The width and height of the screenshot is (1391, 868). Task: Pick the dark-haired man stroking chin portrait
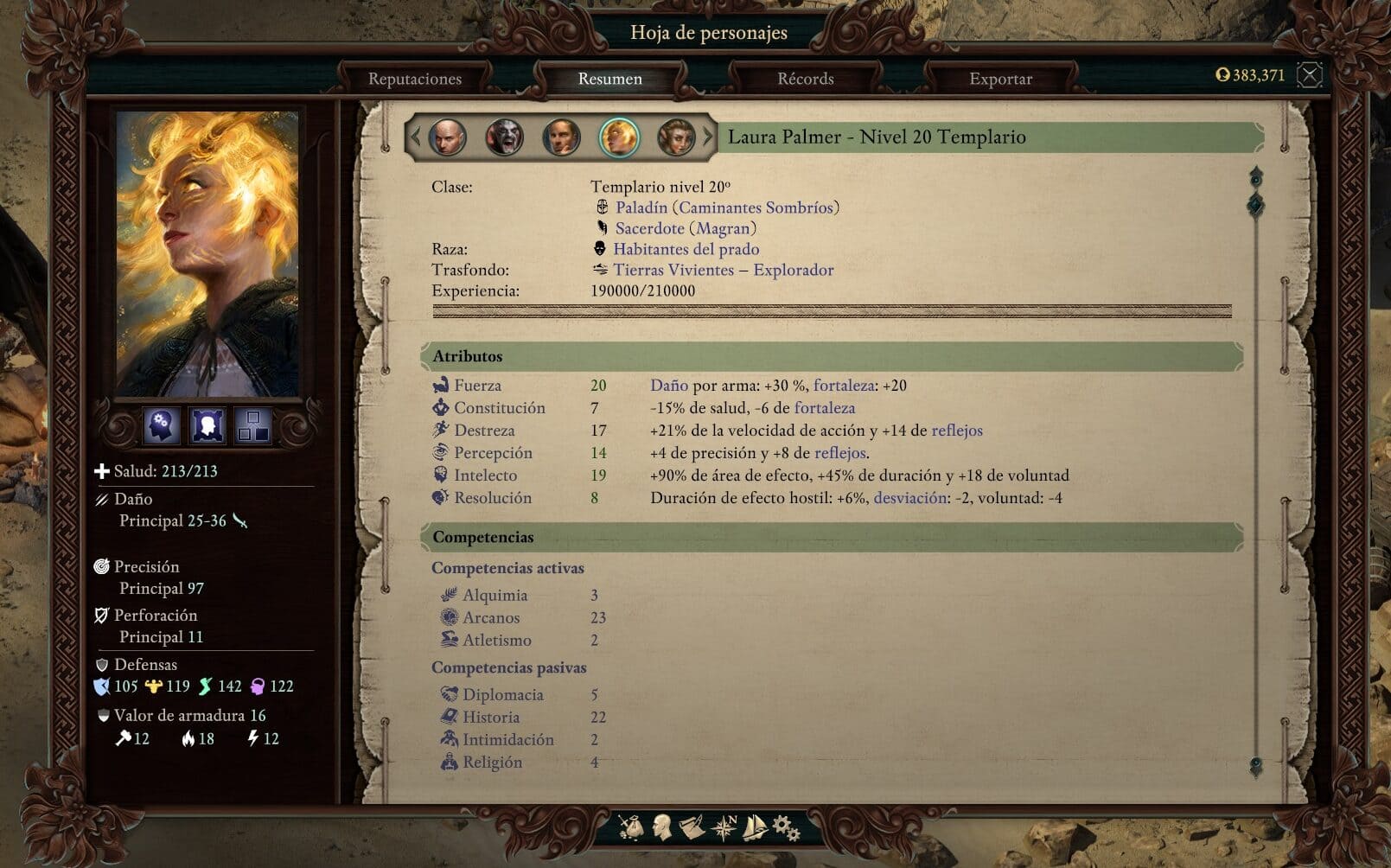[x=561, y=137]
